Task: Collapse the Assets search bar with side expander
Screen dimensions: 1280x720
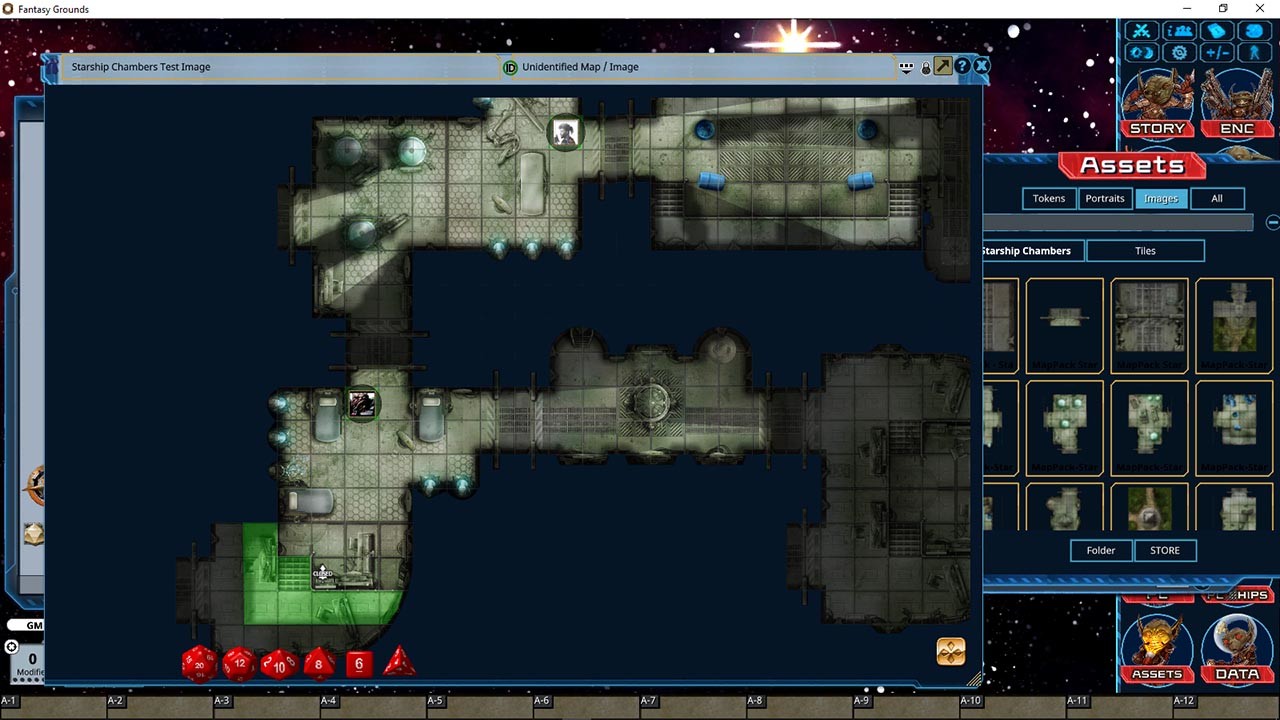Action: pos(1272,222)
